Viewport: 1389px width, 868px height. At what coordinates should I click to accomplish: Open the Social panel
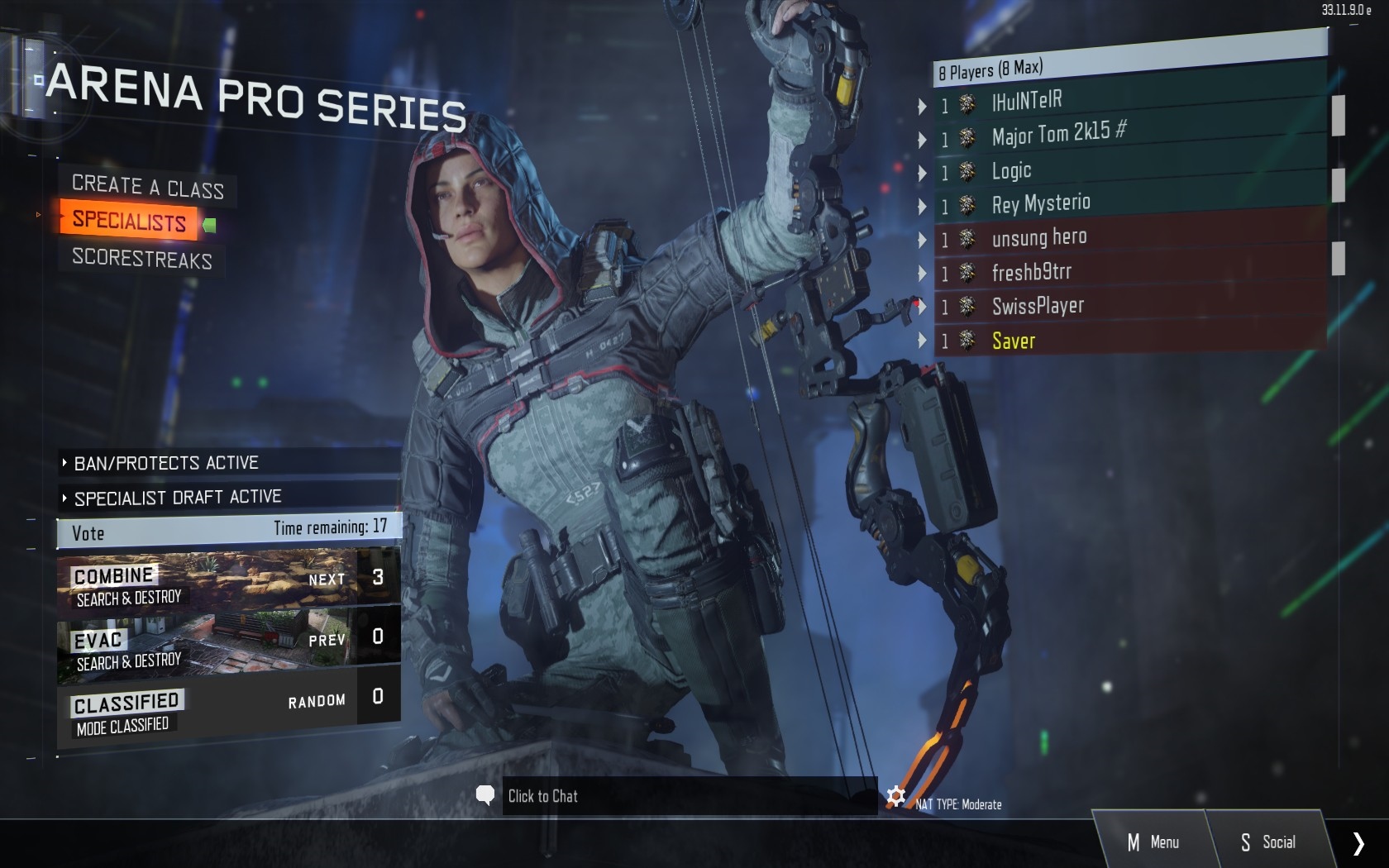pyautogui.click(x=1268, y=842)
